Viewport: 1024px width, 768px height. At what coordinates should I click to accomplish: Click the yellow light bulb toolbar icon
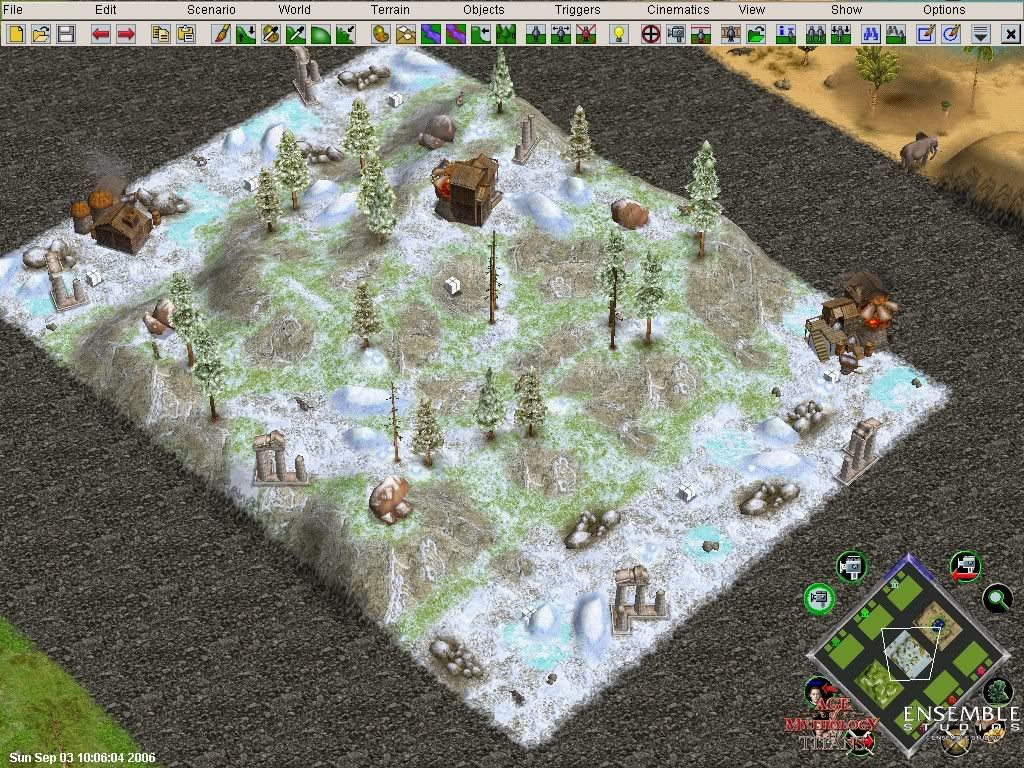[619, 34]
